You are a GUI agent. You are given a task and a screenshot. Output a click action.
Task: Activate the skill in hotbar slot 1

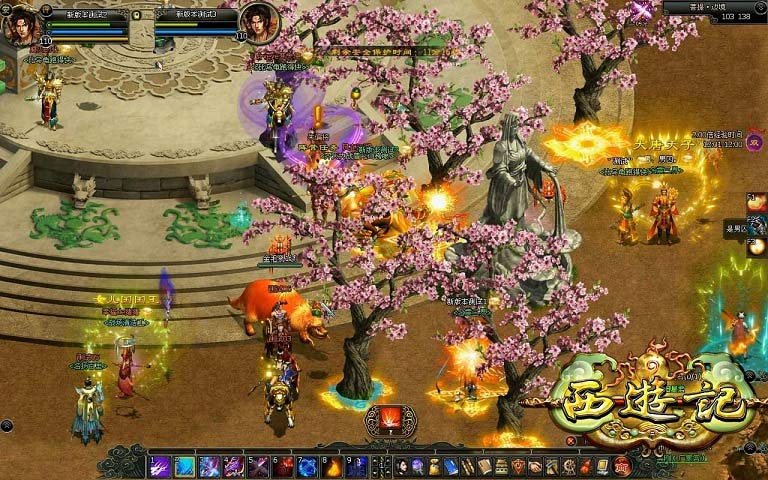click(x=158, y=466)
